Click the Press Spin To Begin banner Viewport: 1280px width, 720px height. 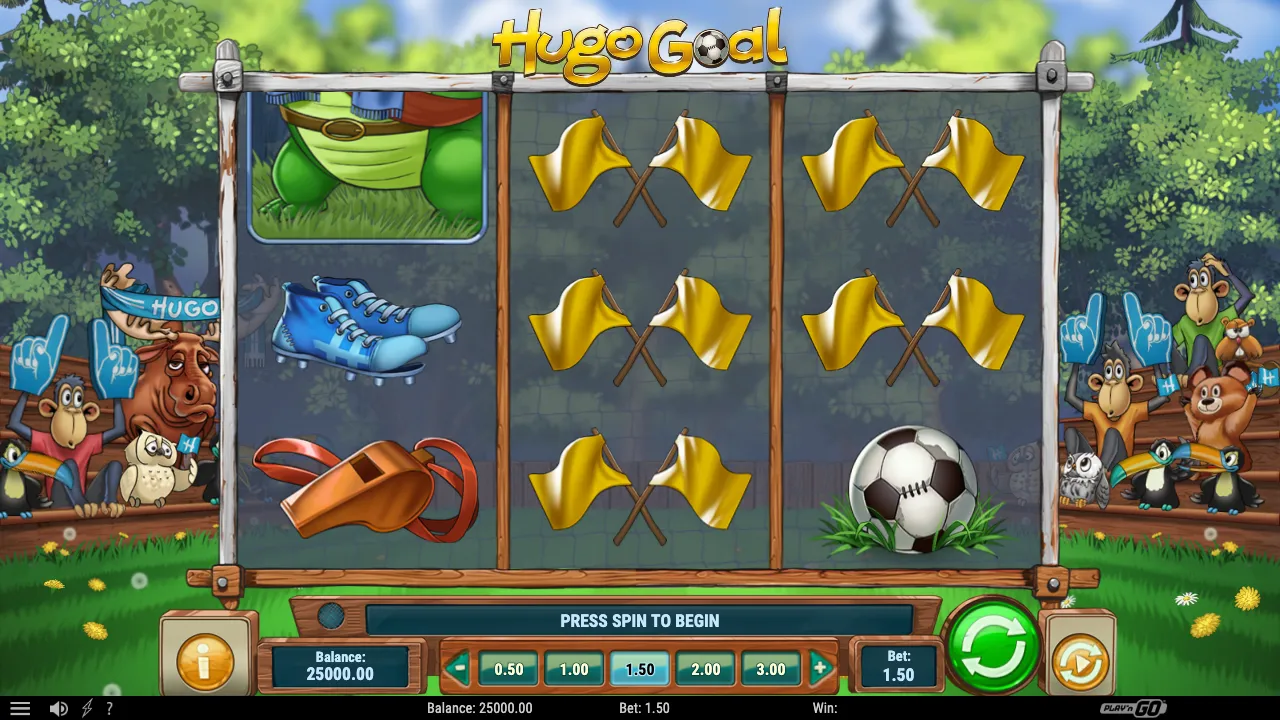click(x=640, y=620)
